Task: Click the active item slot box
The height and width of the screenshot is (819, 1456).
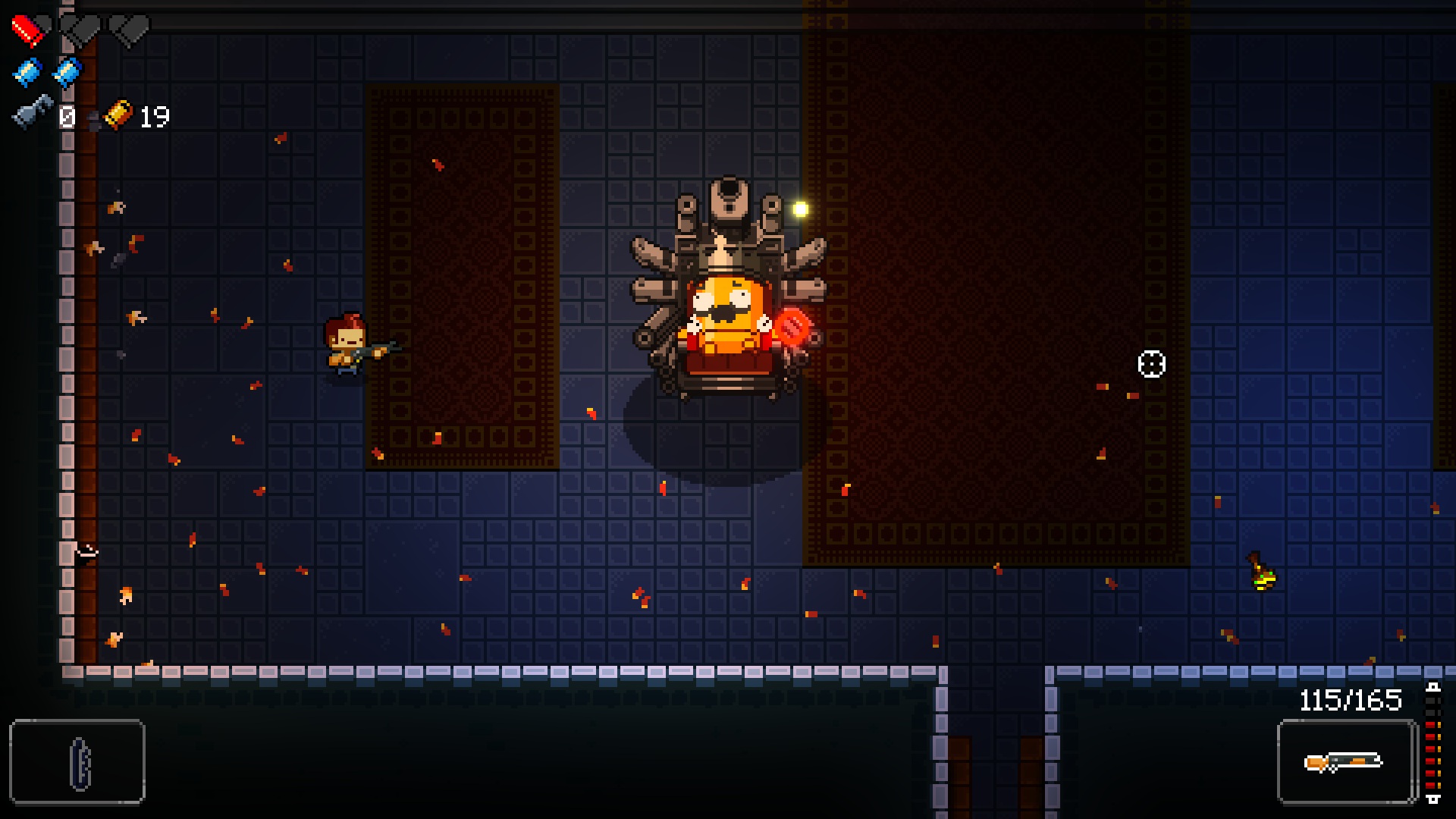Action: coord(77,761)
